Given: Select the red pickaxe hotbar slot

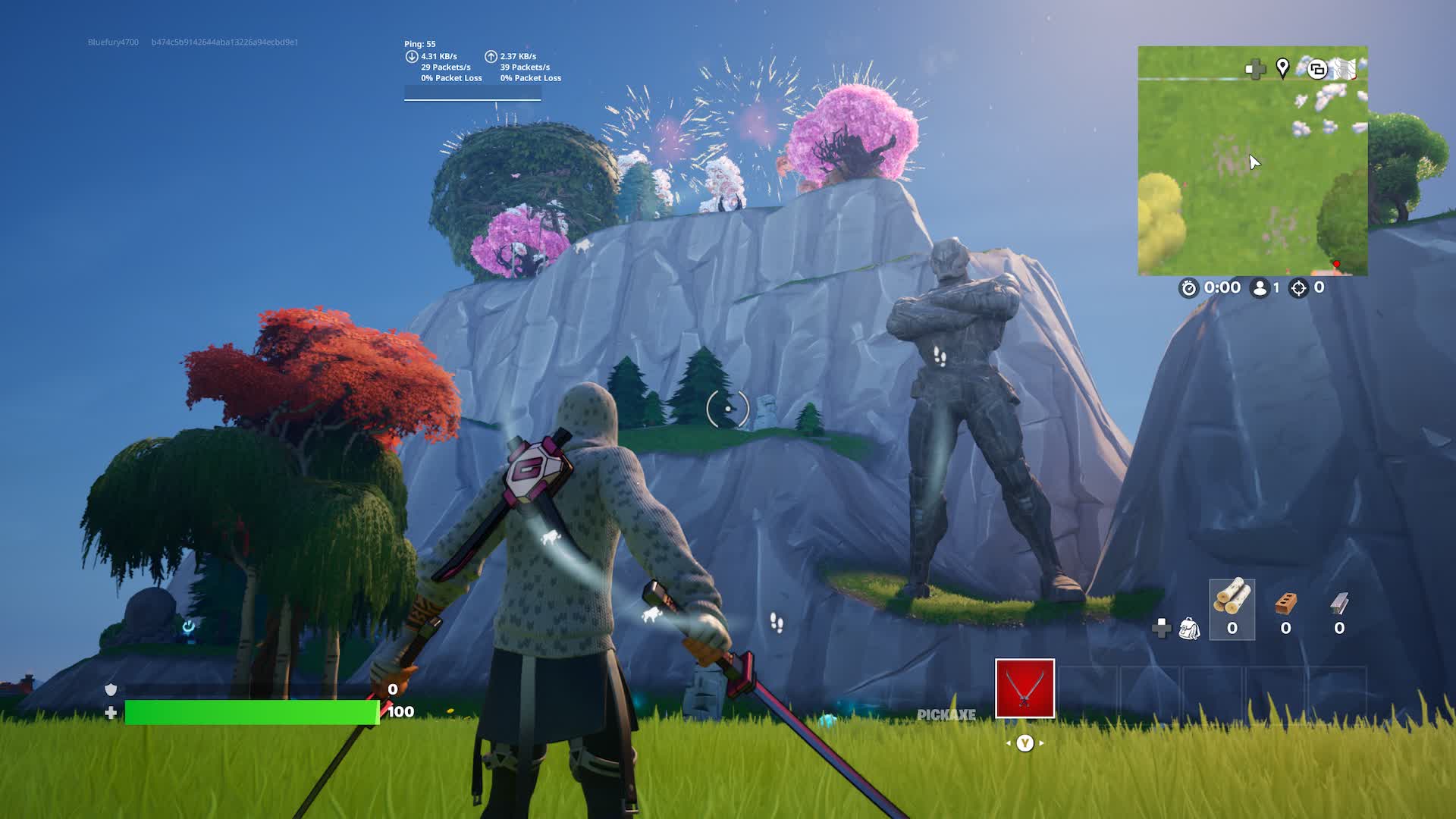Looking at the screenshot, I should [x=1025, y=688].
